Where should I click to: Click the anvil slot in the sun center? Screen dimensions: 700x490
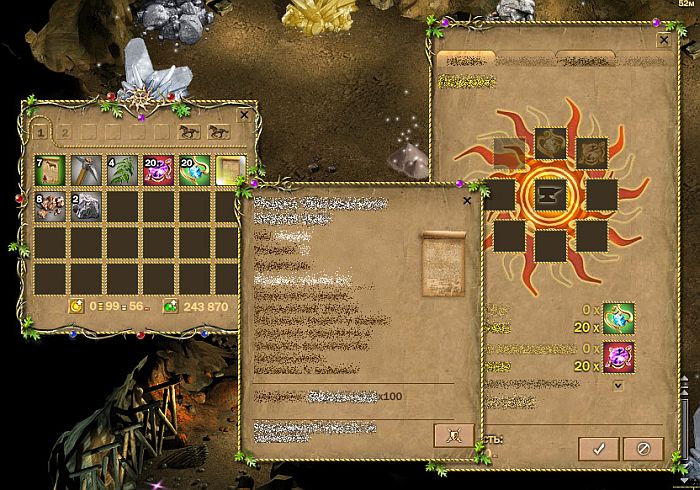tap(550, 192)
